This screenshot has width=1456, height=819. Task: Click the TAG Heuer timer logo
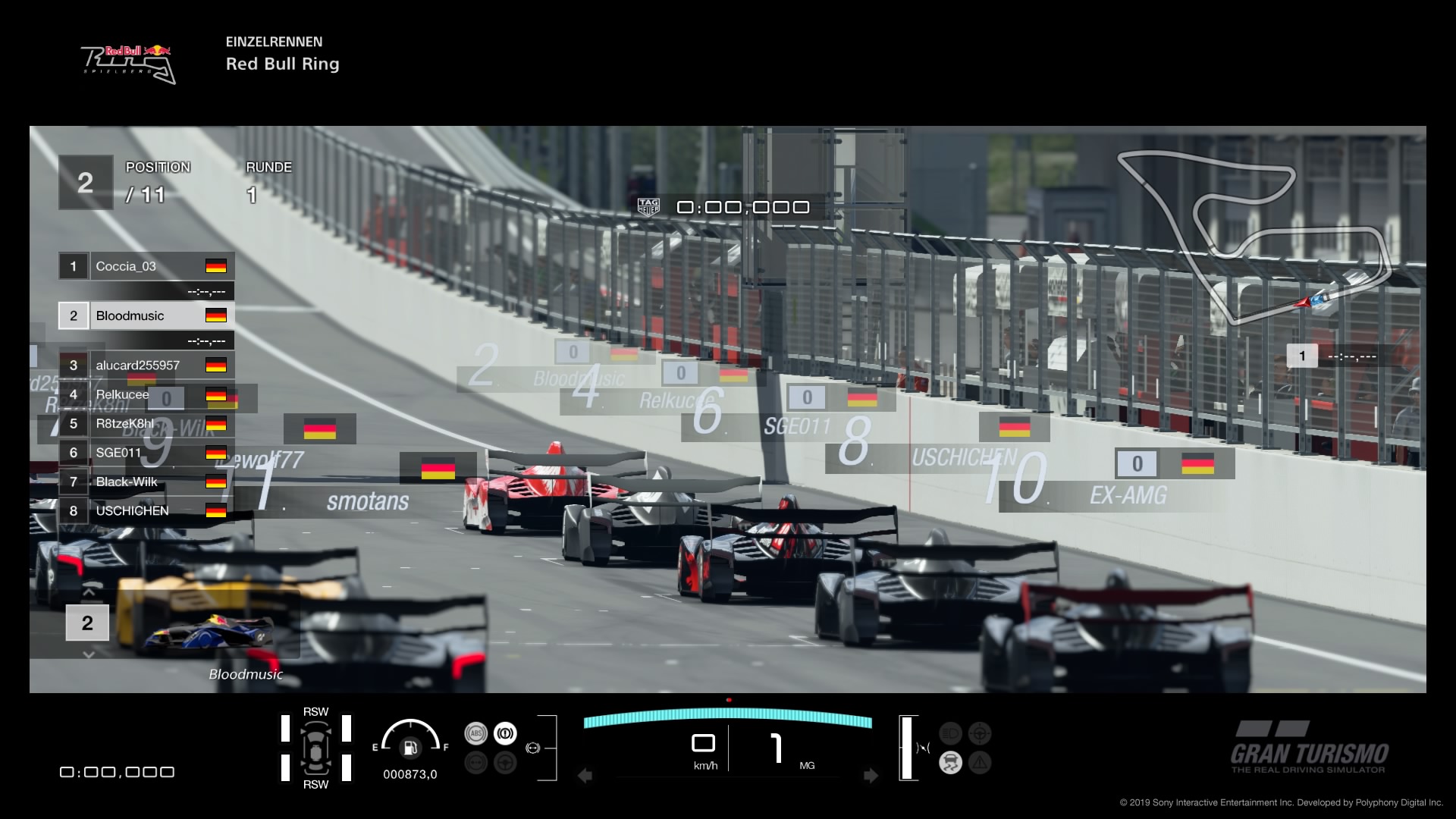click(x=648, y=206)
